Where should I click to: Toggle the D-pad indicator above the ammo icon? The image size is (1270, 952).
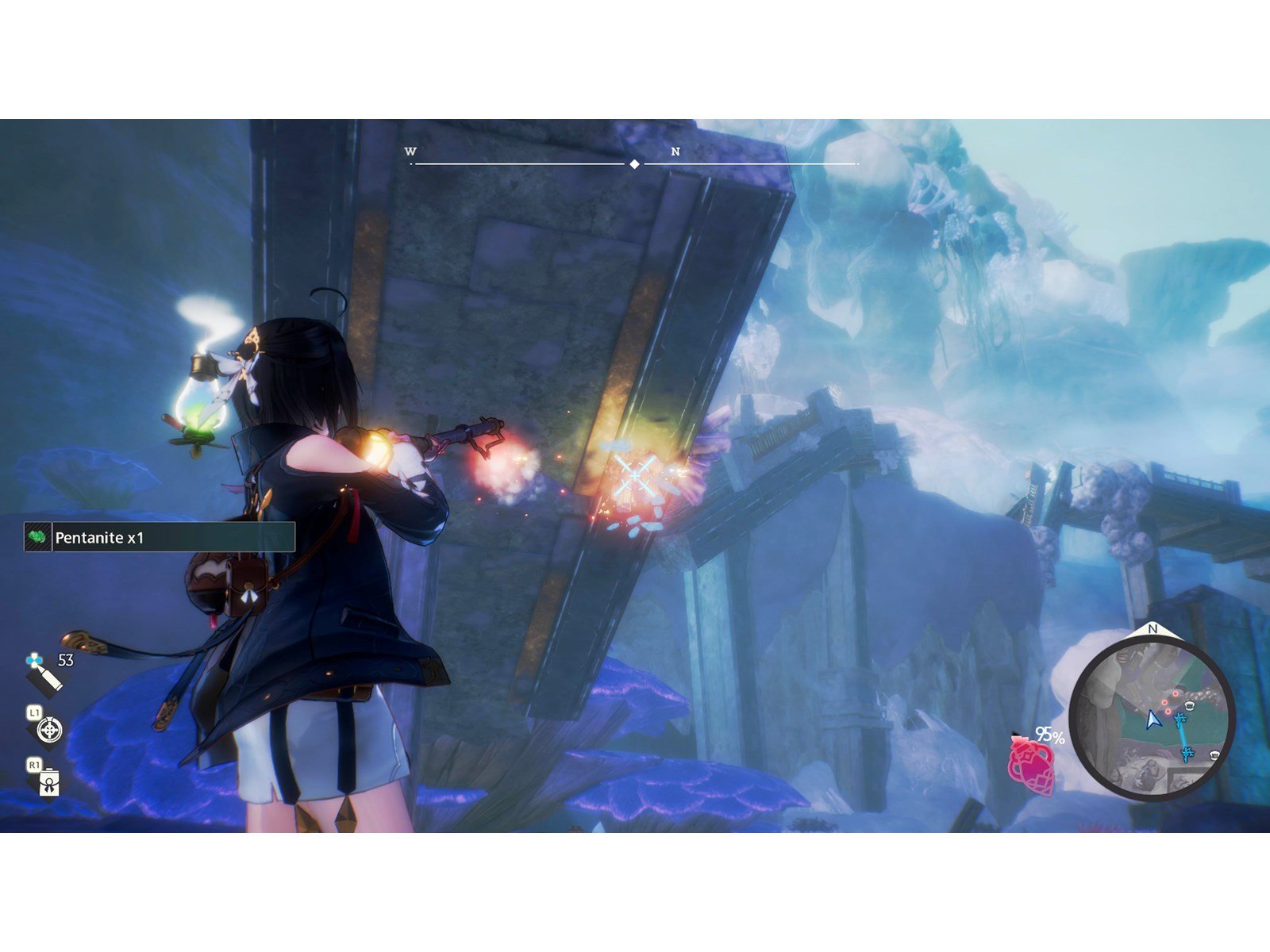click(x=35, y=660)
